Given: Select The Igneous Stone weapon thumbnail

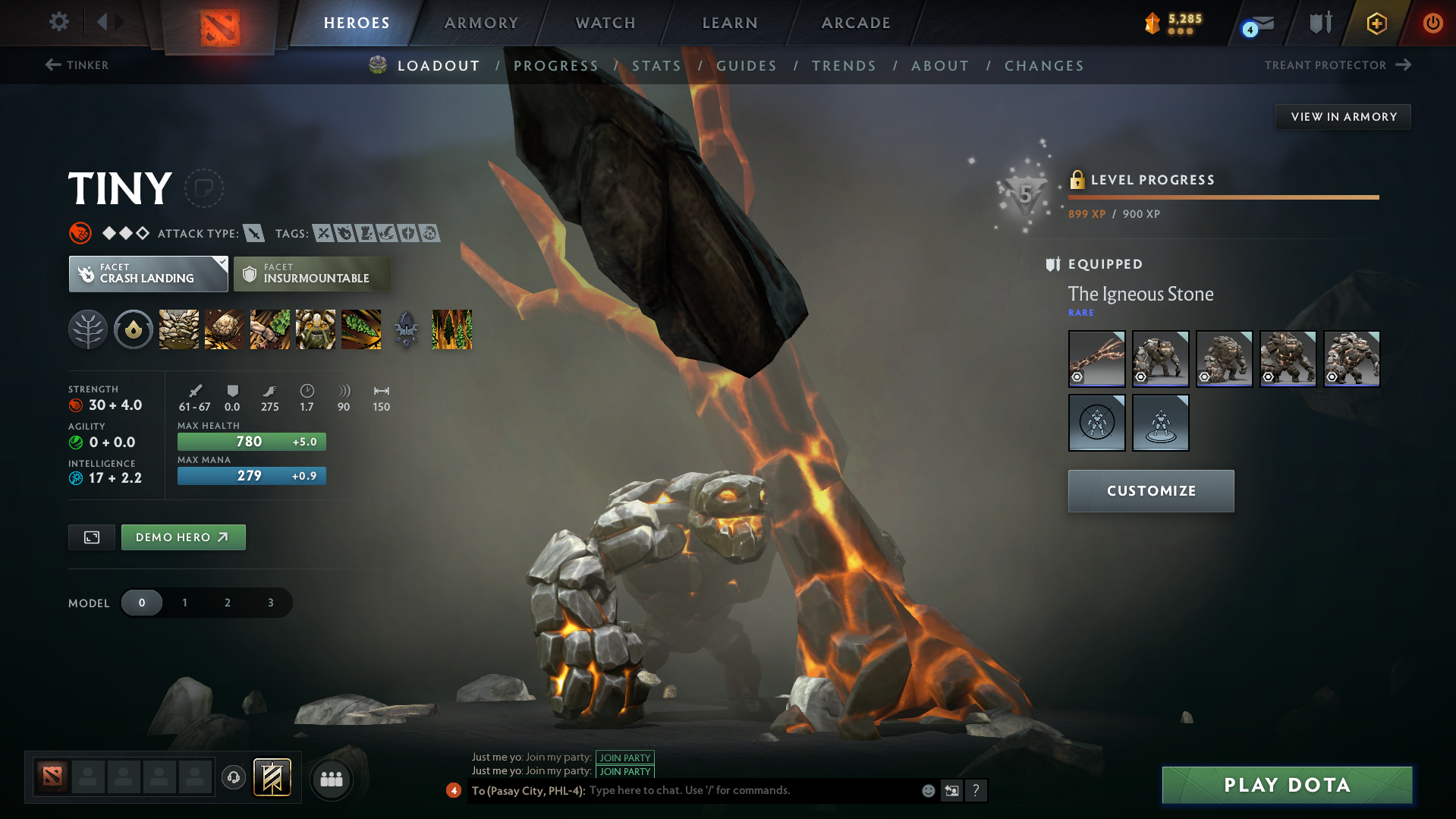Looking at the screenshot, I should pos(1096,358).
